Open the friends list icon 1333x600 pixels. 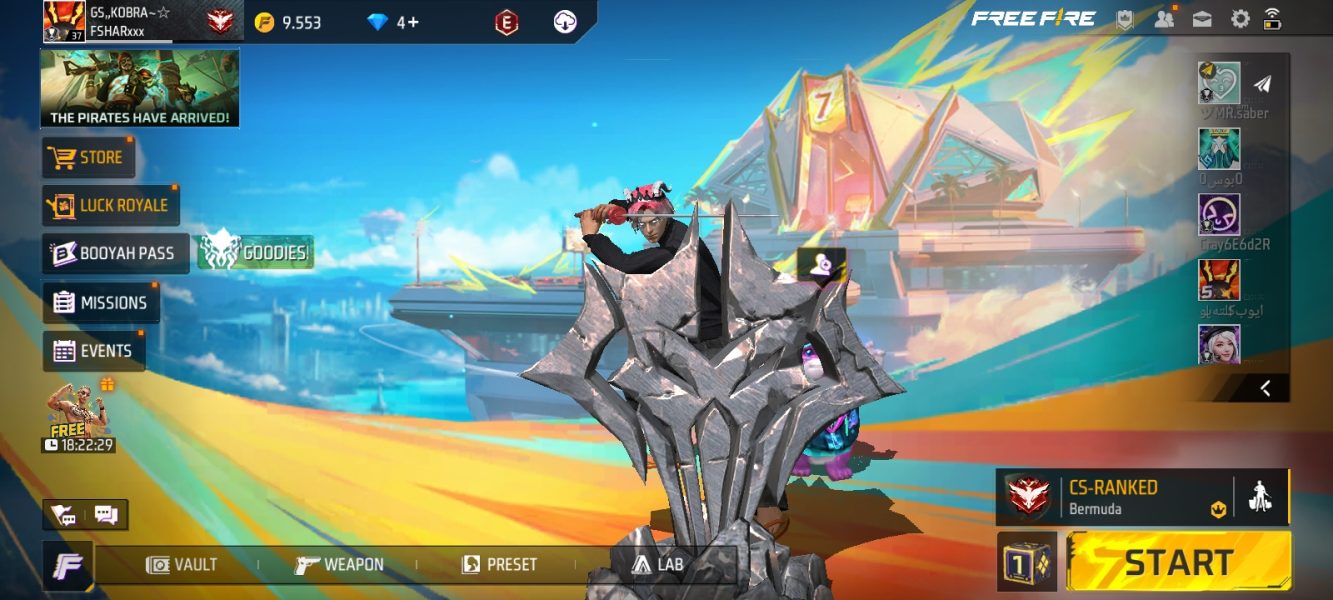[x=1164, y=18]
